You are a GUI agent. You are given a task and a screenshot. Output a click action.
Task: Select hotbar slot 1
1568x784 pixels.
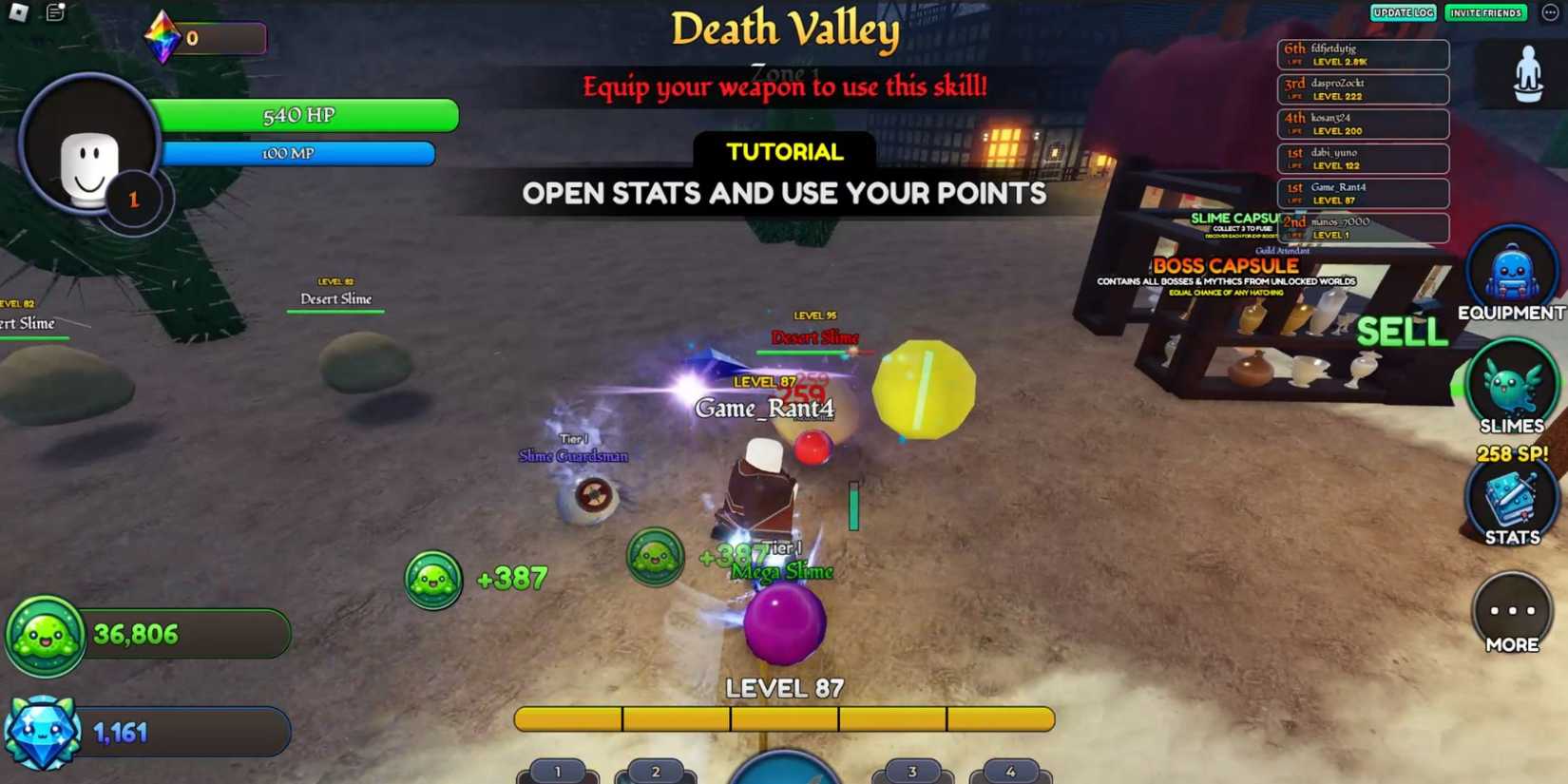(x=560, y=771)
